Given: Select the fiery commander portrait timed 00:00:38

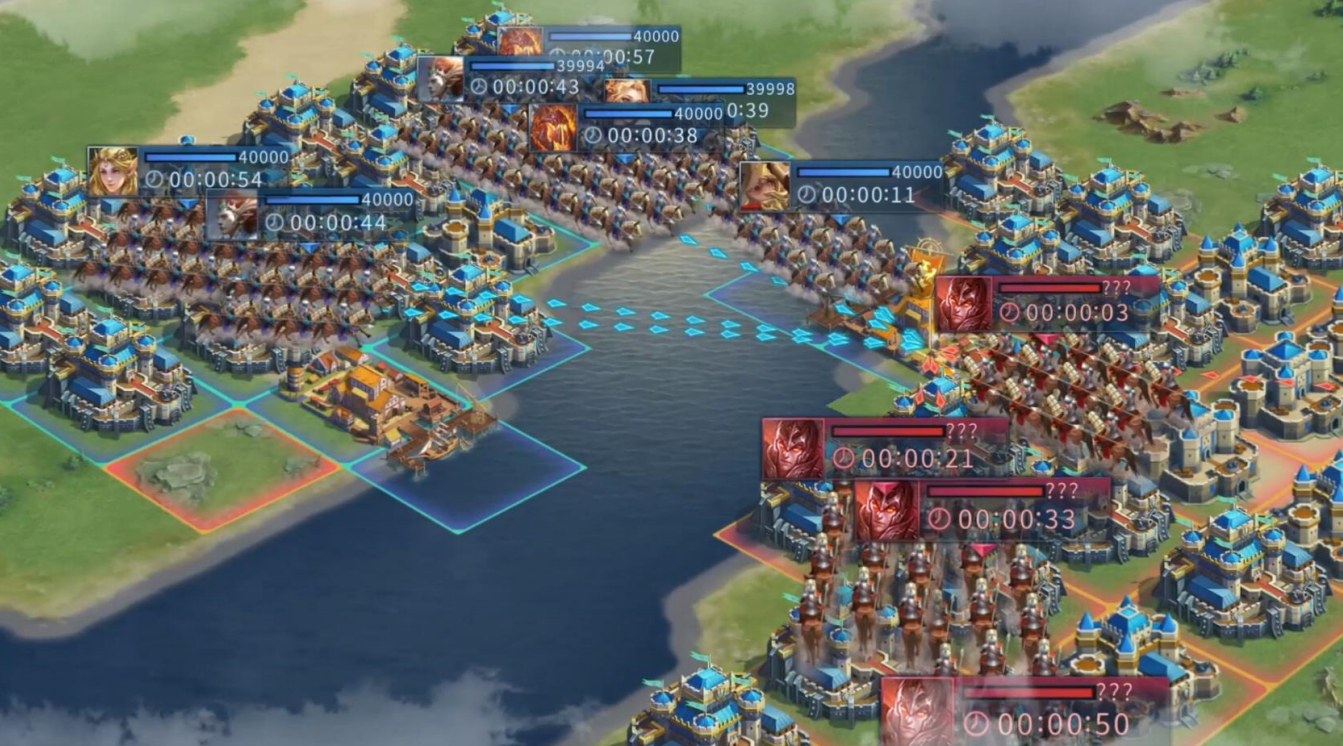Looking at the screenshot, I should coord(552,128).
